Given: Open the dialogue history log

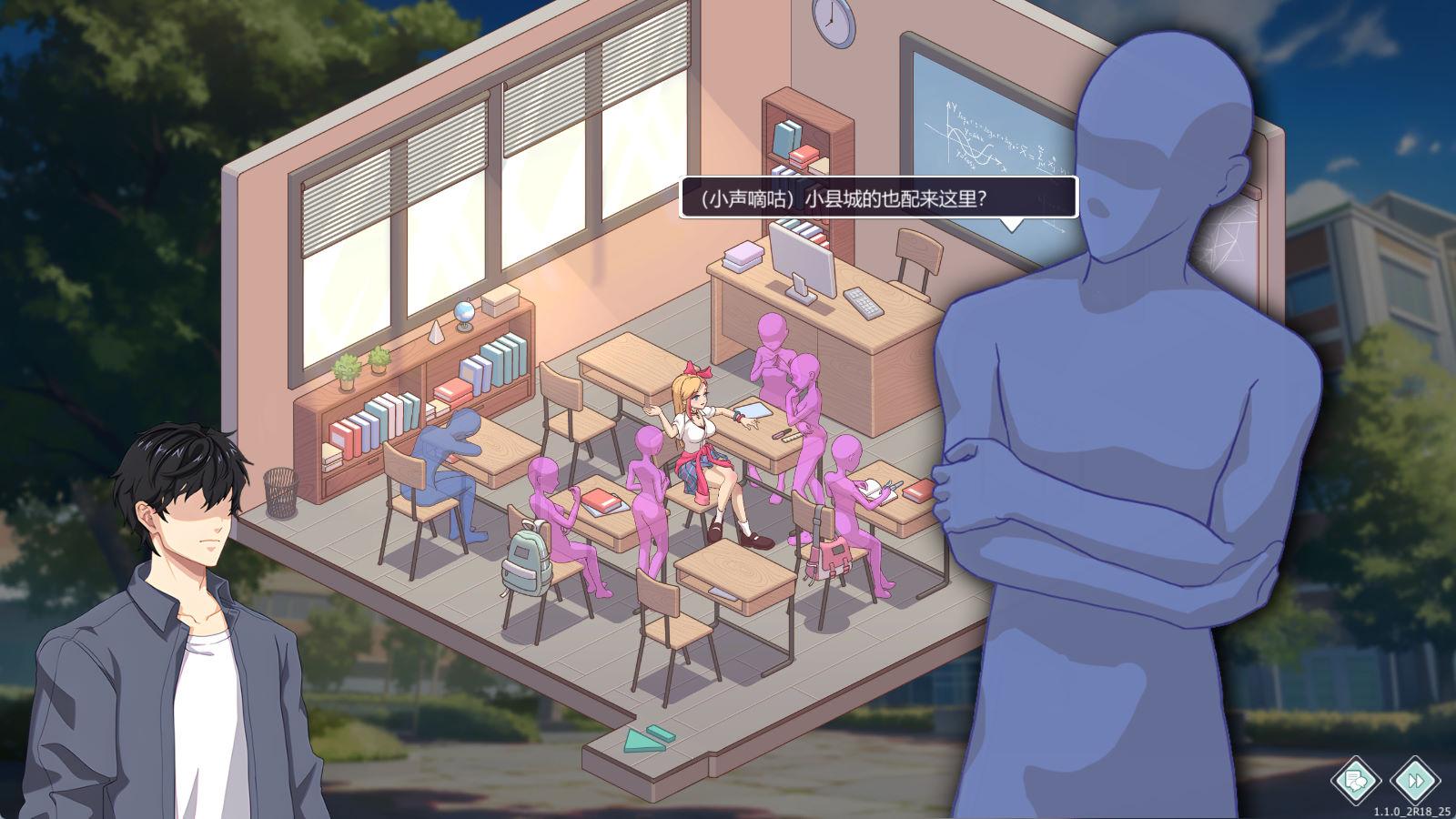Looking at the screenshot, I should pyautogui.click(x=1357, y=780).
